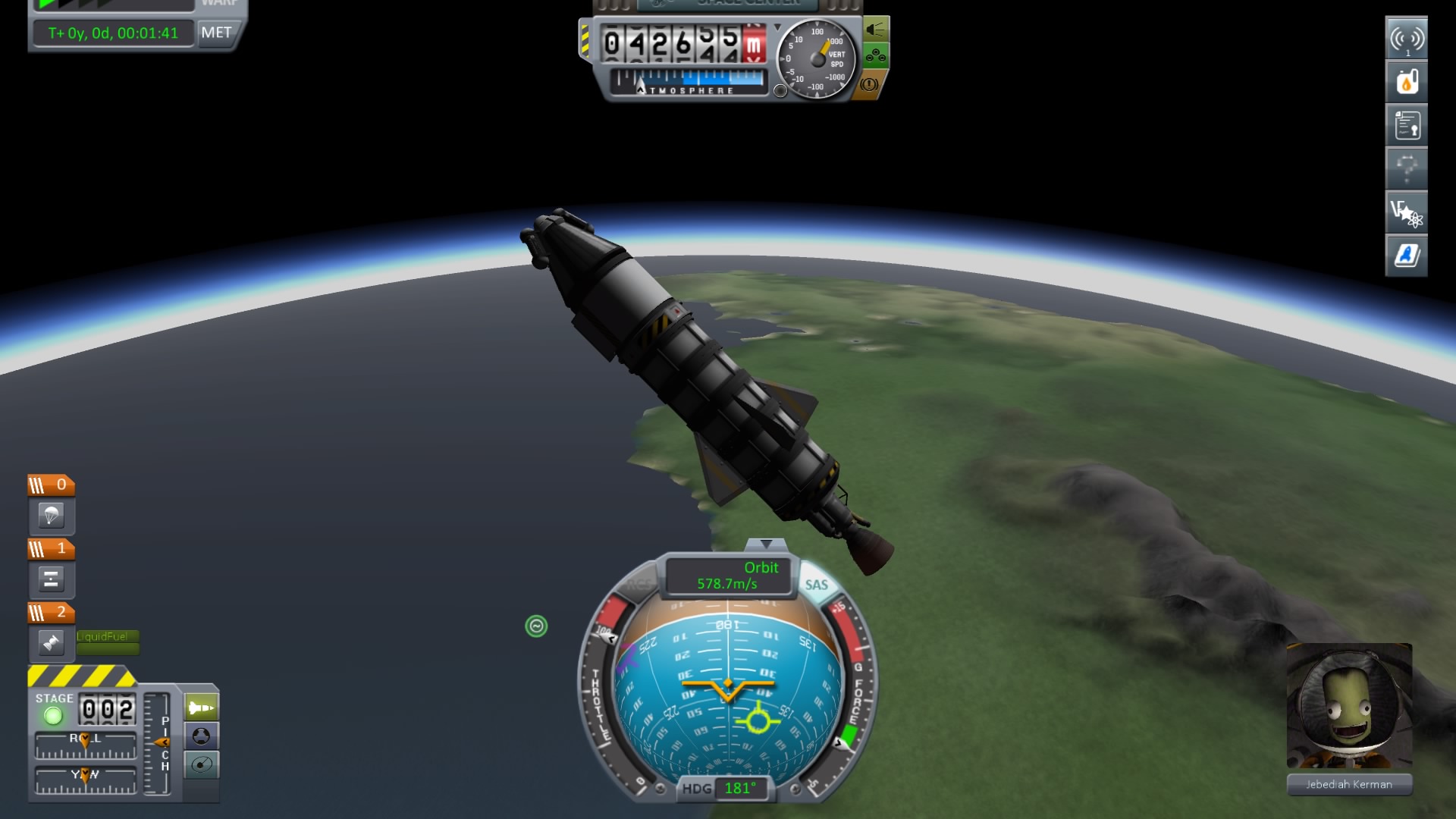View the active contracts list
The width and height of the screenshot is (1456, 819).
1407,125
